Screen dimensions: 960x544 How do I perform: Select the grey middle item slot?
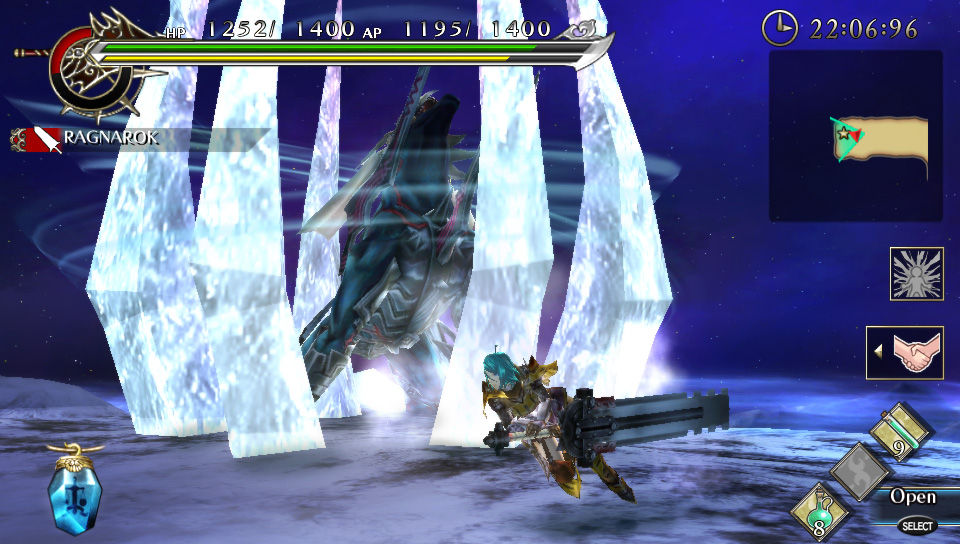click(x=860, y=471)
